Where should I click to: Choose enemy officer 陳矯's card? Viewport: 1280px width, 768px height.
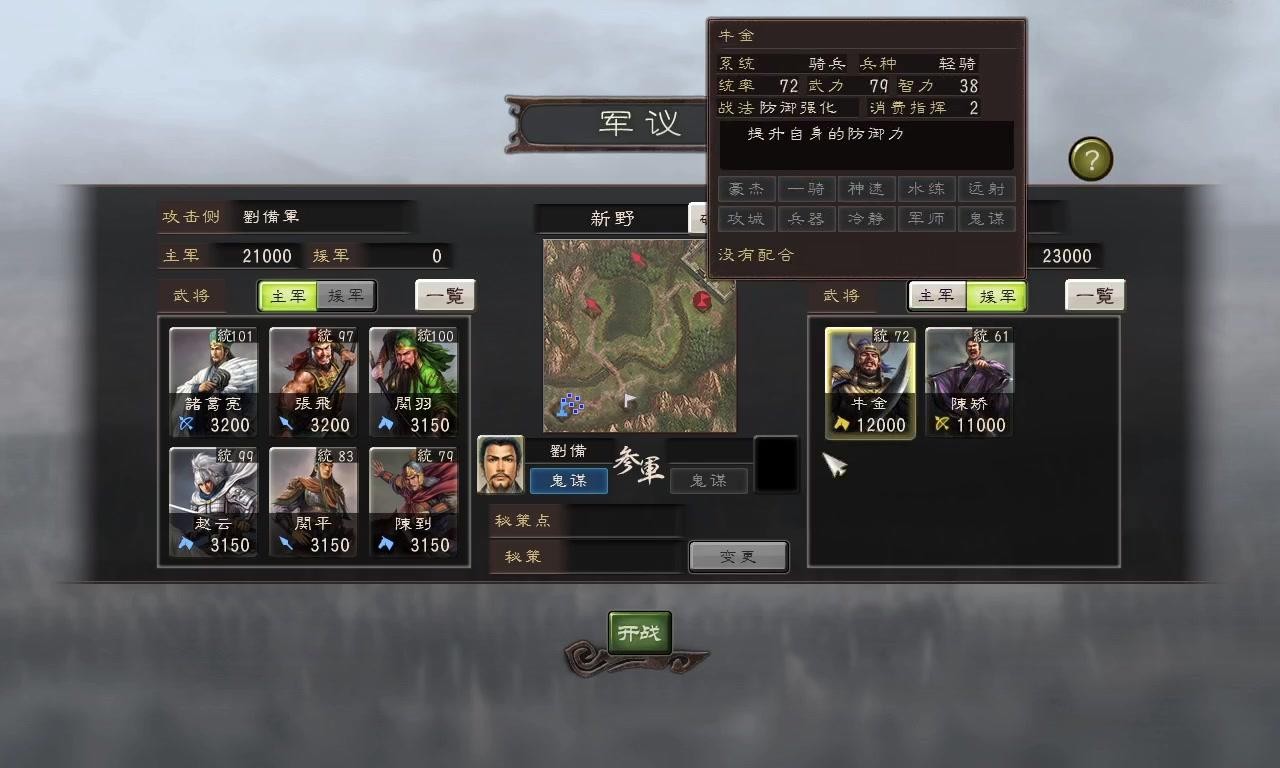tap(969, 382)
